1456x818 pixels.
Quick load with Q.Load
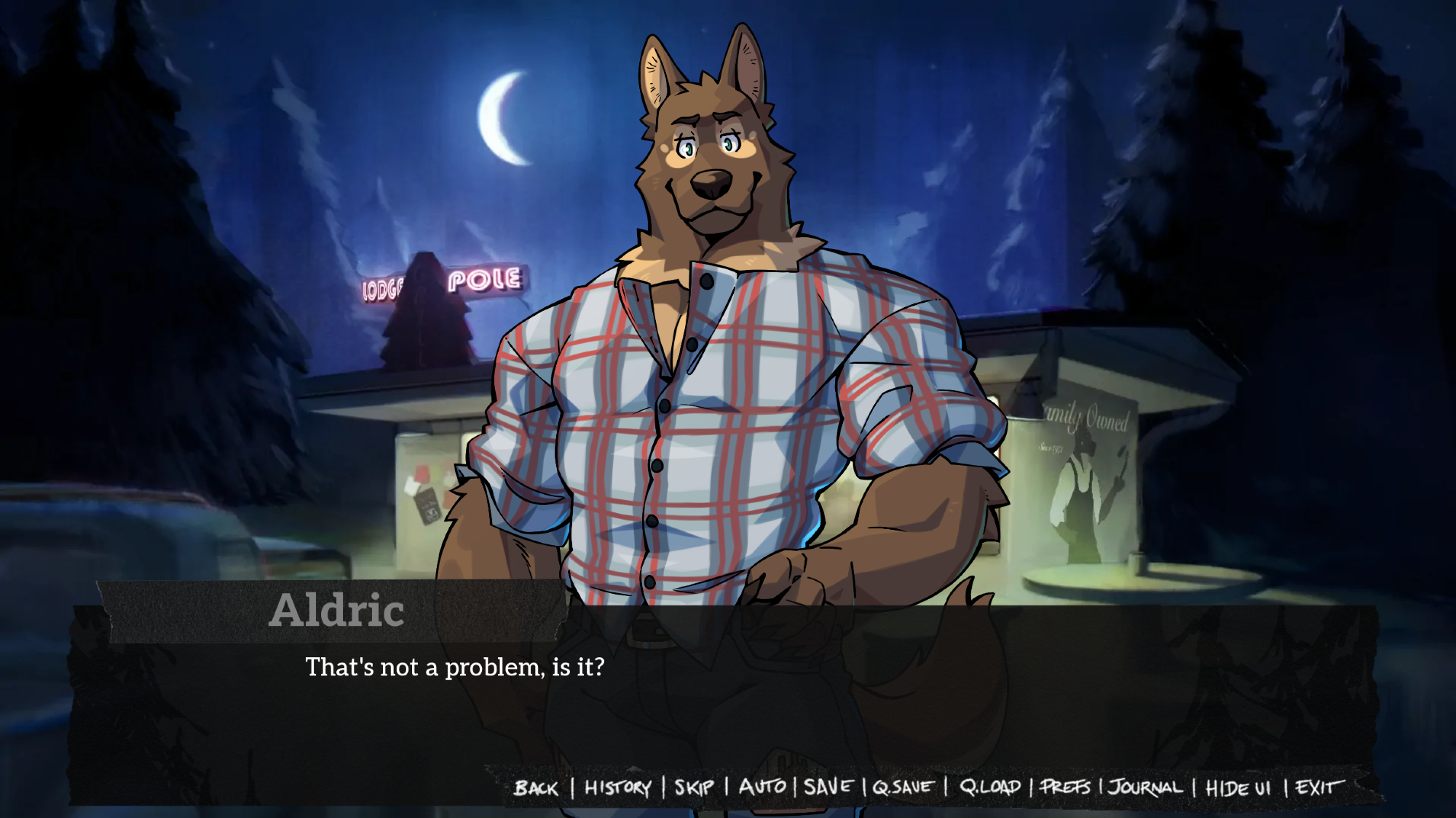click(989, 787)
